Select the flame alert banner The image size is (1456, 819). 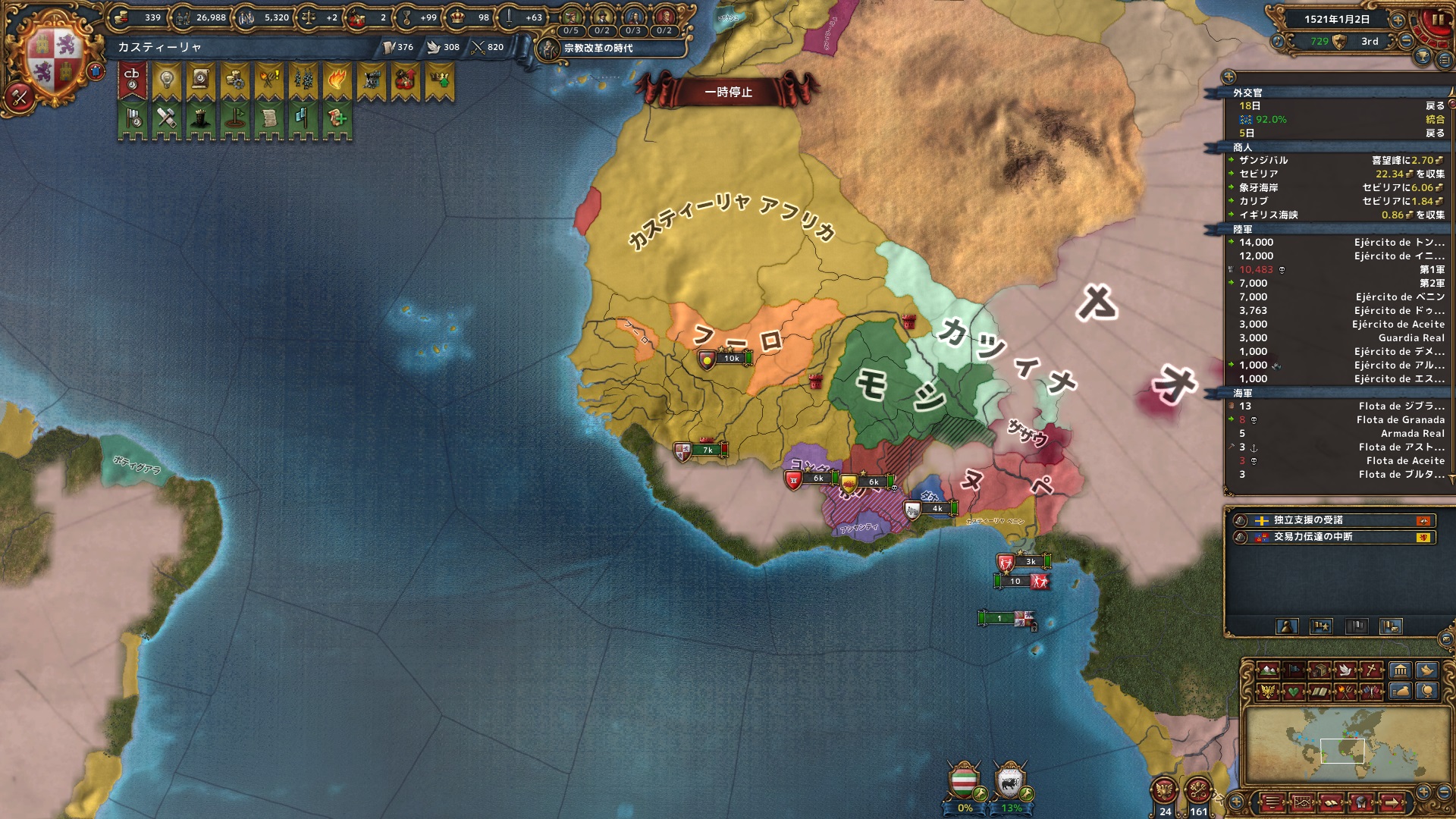337,80
